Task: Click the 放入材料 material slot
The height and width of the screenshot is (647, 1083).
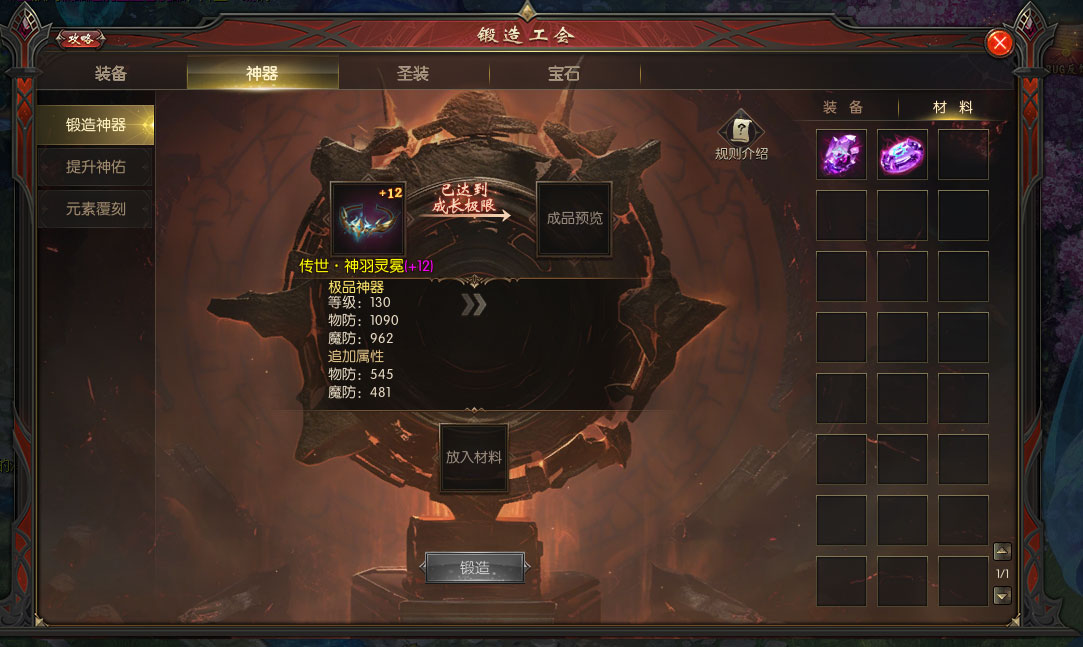Action: (474, 458)
